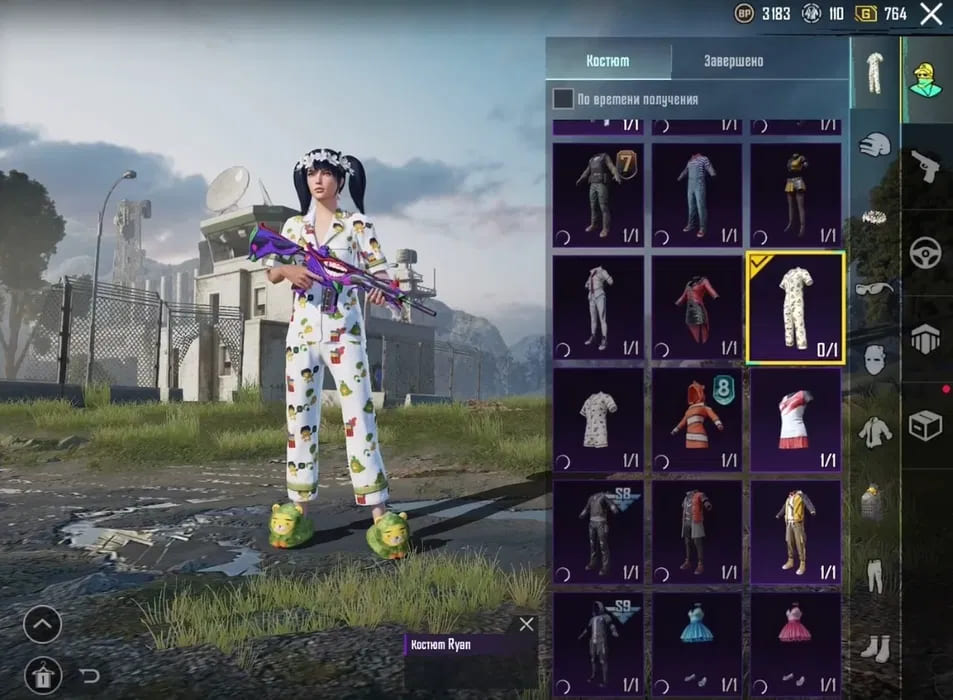Switch to the Завершено tab
Viewport: 953px width, 700px height.
click(x=732, y=61)
